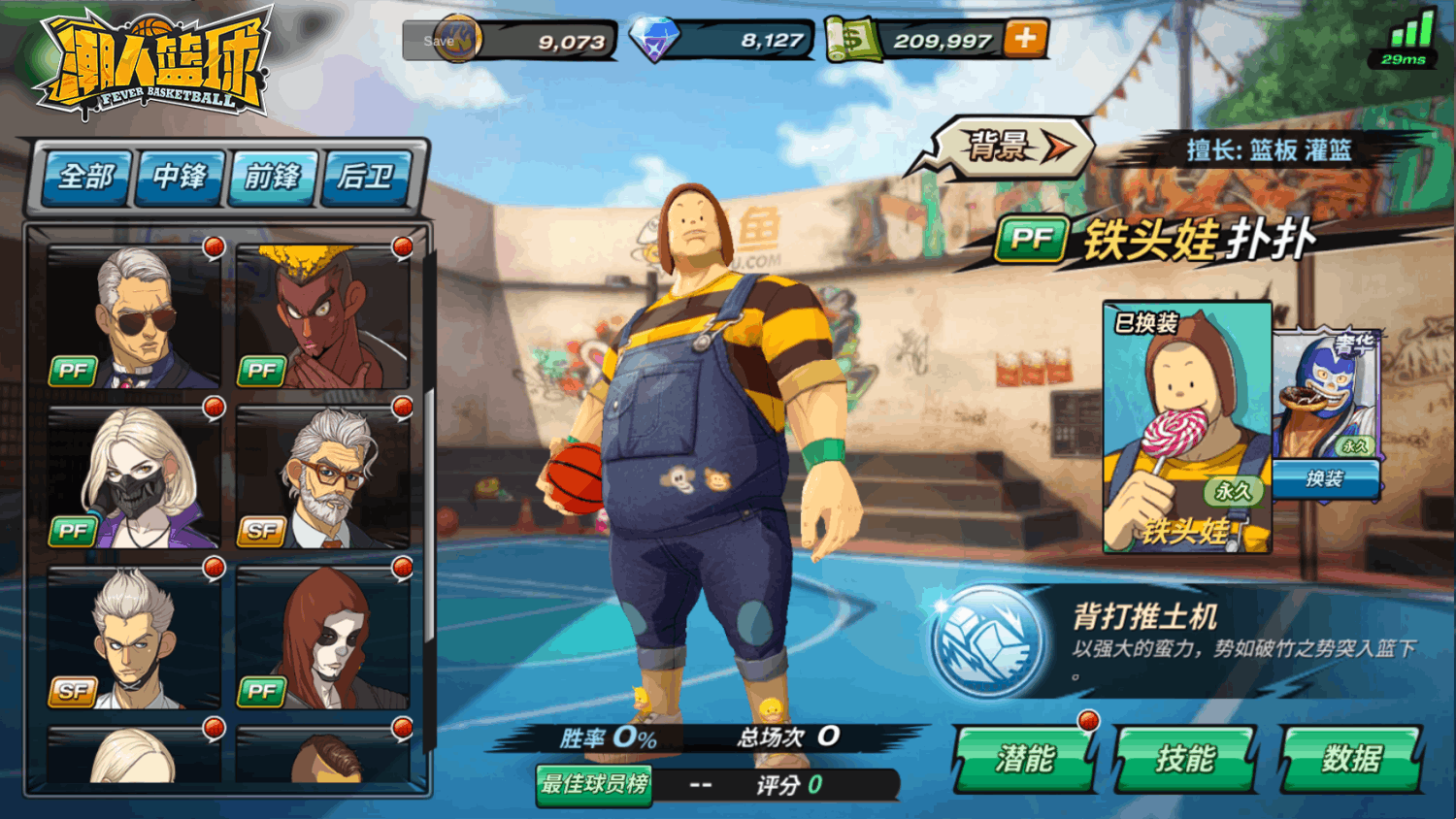Open the 最佳球员榜 leaderboard
The height and width of the screenshot is (819, 1456).
click(x=594, y=784)
